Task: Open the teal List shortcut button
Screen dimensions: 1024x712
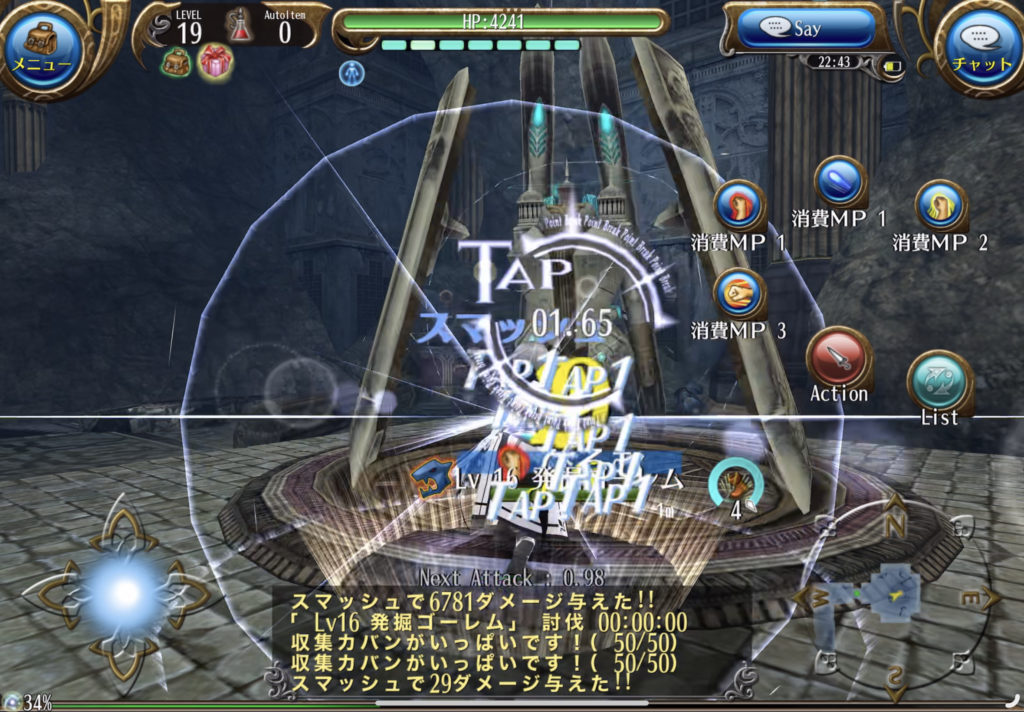Action: click(x=940, y=382)
